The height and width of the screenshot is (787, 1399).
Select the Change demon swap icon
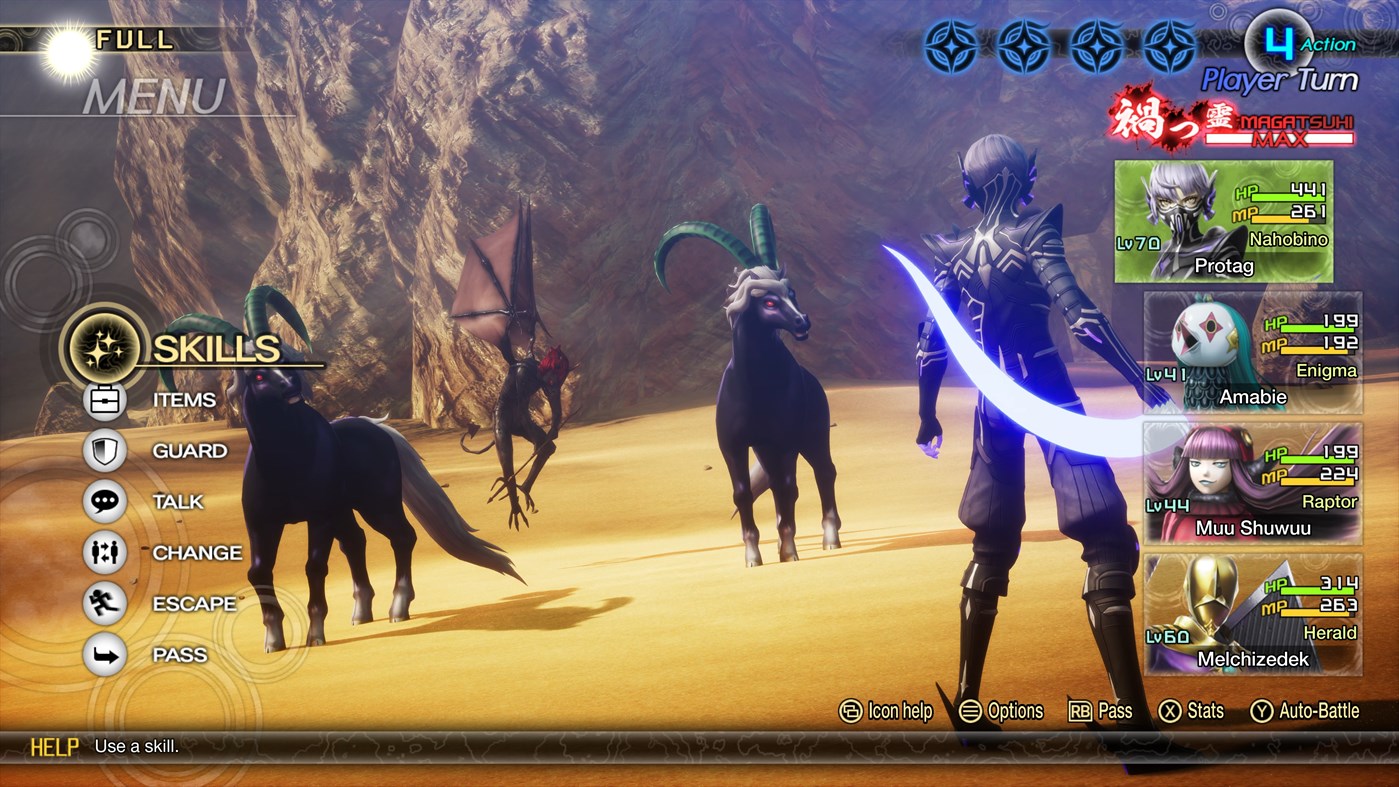point(104,553)
